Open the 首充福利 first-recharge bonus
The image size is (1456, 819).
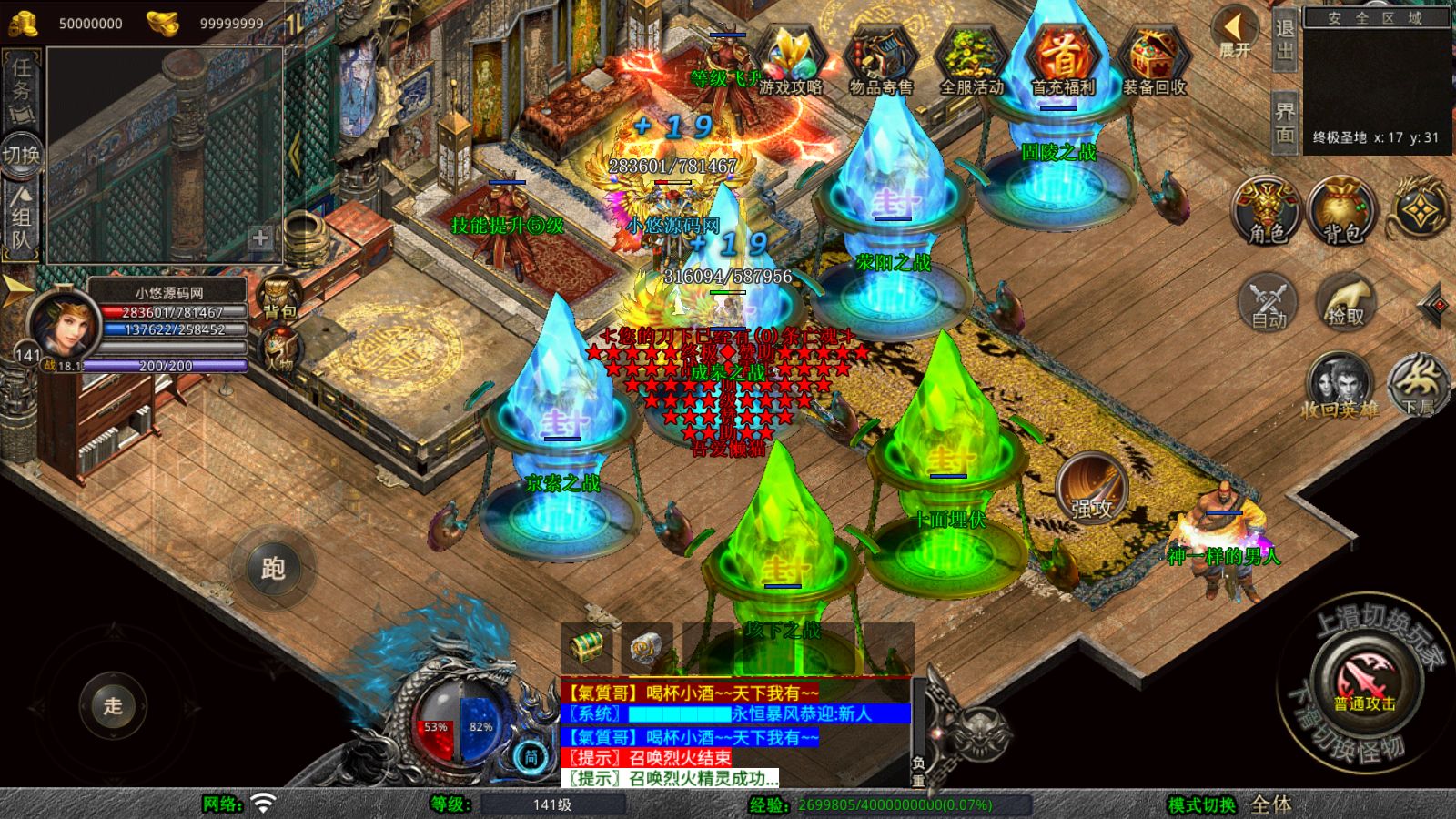click(1062, 61)
